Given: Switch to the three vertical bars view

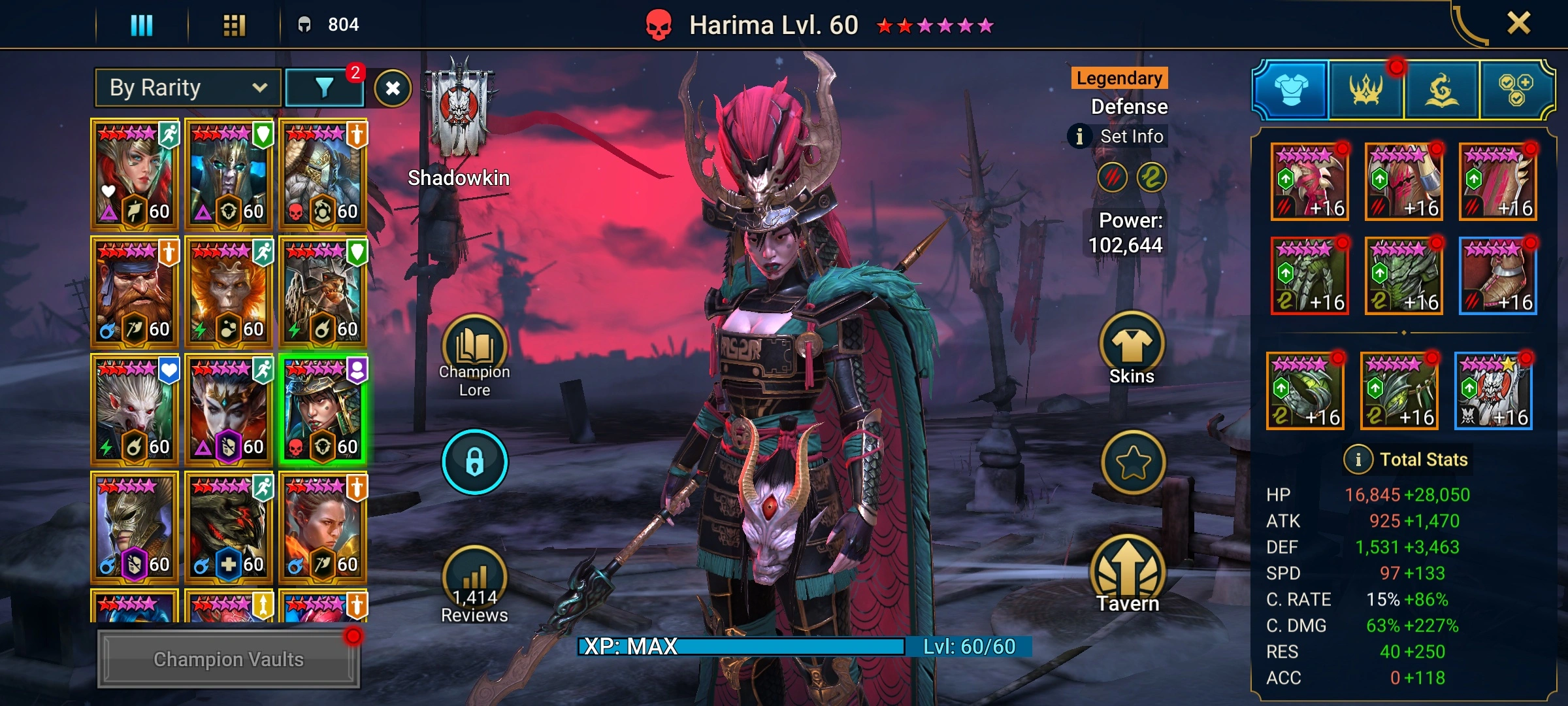Looking at the screenshot, I should coord(142,25).
